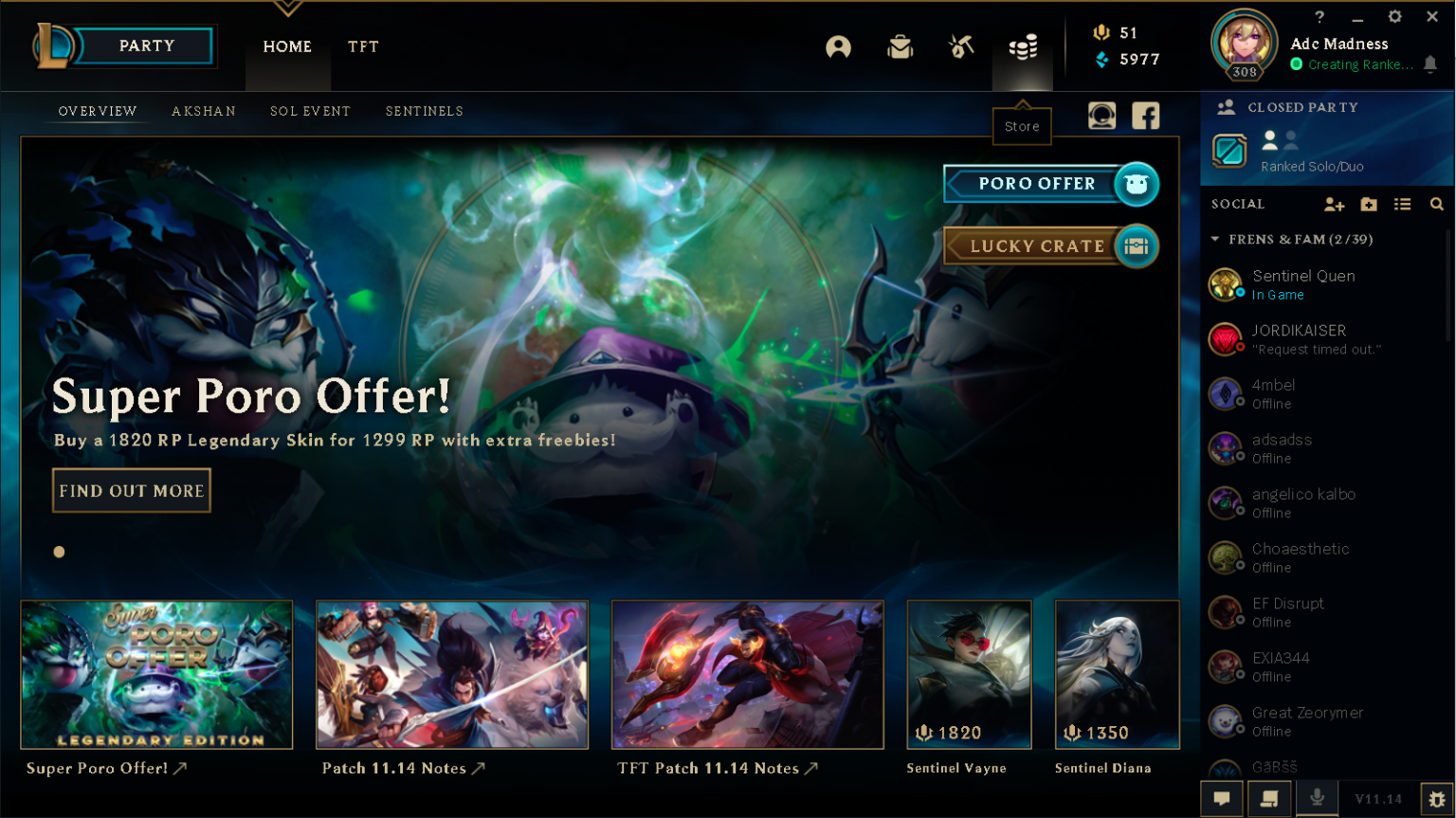Open the Facebook friends import icon
The height and width of the screenshot is (818, 1456).
coord(1146,116)
